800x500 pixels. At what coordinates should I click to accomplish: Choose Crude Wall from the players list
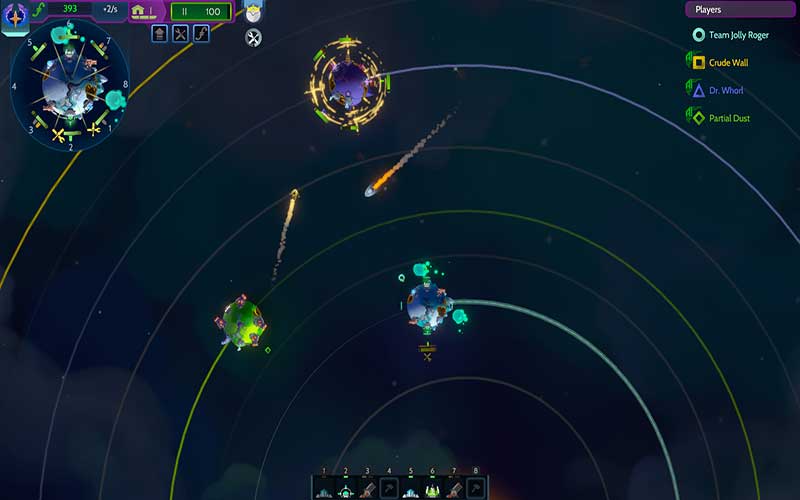728,63
